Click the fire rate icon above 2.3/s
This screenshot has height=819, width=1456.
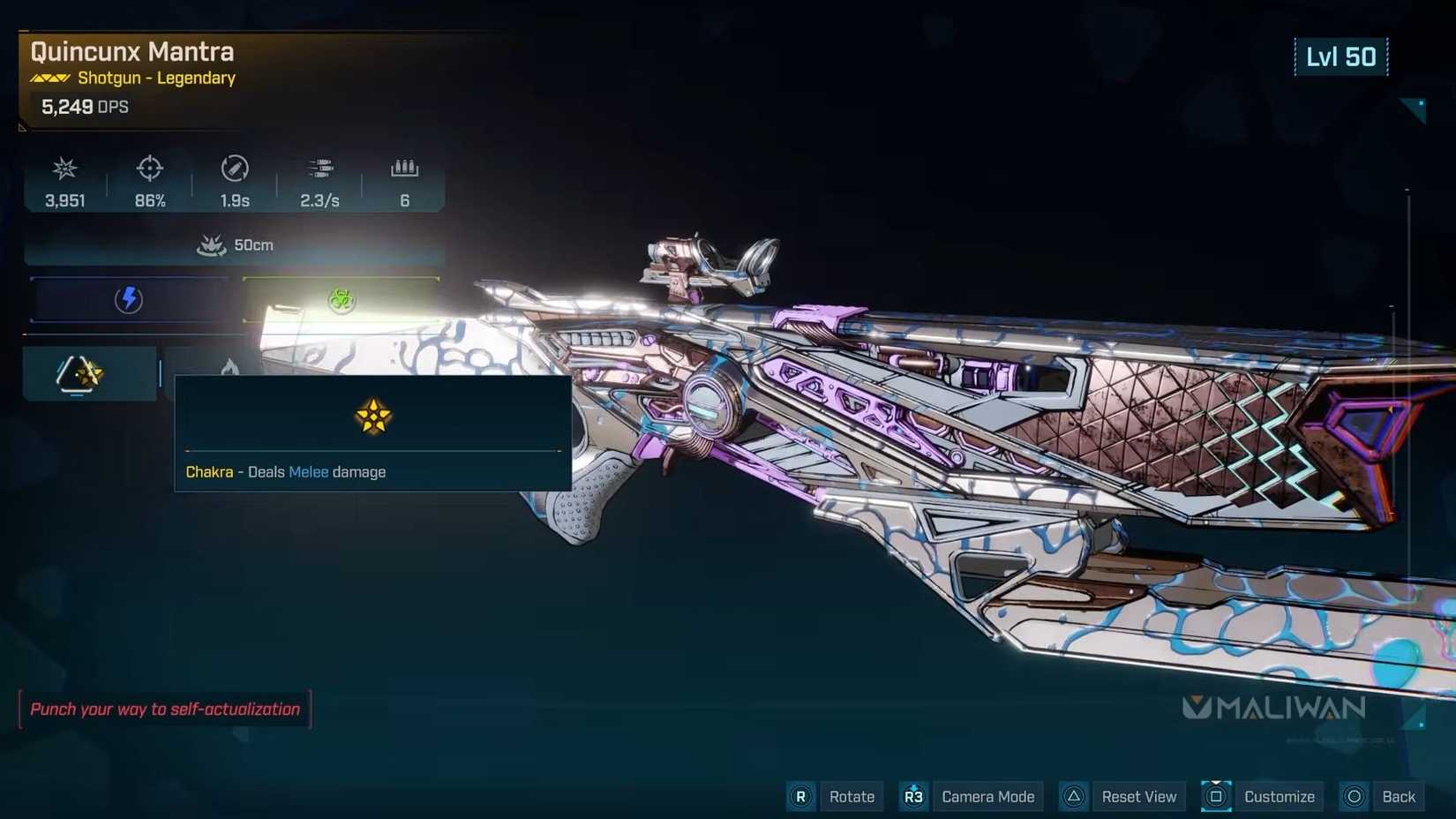[320, 168]
